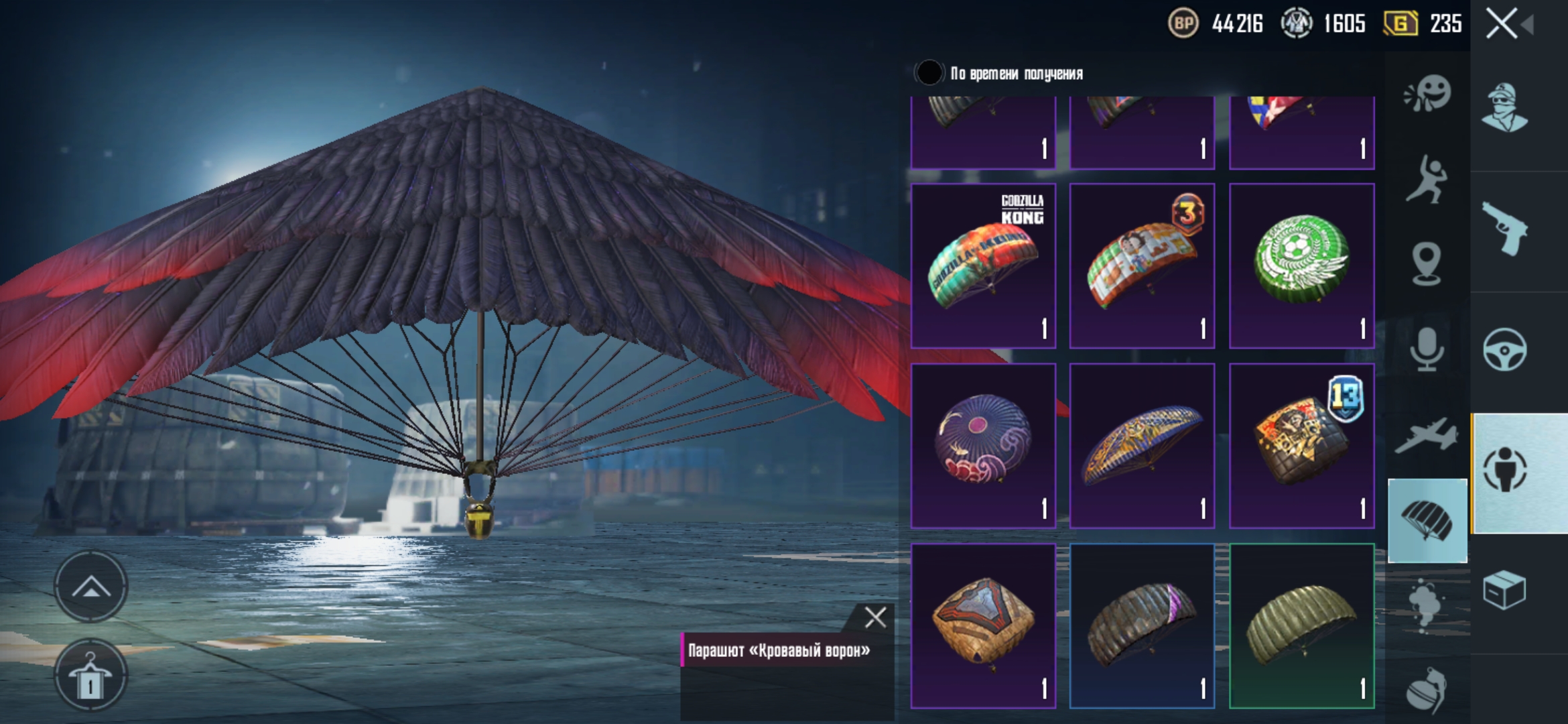Close the inventory with the top X
This screenshot has width=1568, height=724.
pos(1502,24)
